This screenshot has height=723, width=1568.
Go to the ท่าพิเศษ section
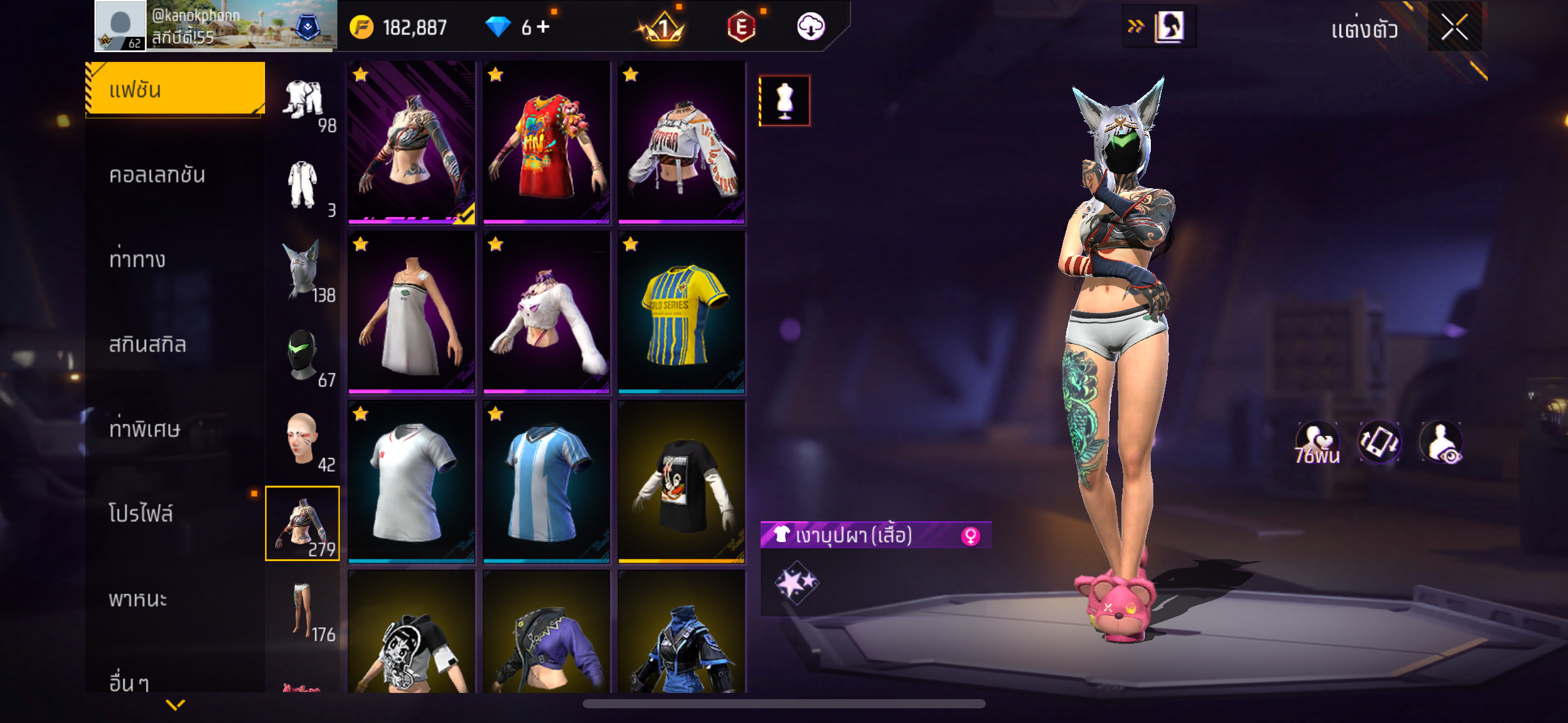click(145, 429)
